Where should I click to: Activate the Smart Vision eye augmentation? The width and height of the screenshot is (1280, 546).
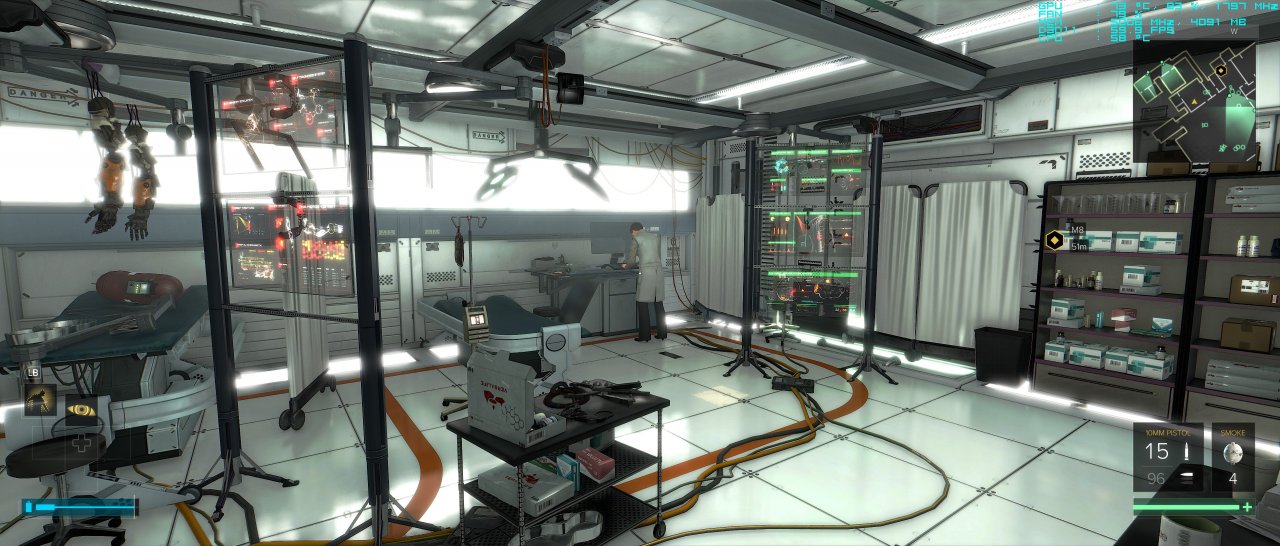pyautogui.click(x=81, y=408)
